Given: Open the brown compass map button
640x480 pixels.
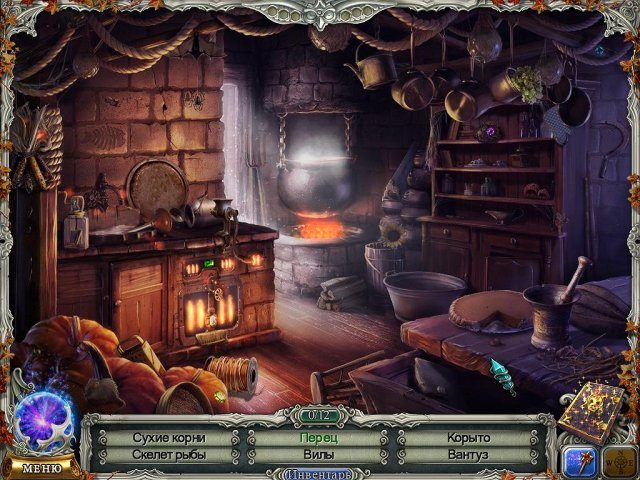Looking at the screenshot, I should tap(618, 461).
